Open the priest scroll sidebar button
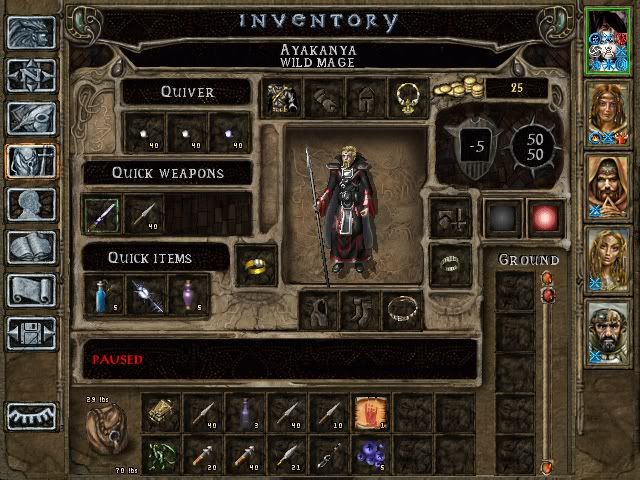Viewport: 640px width, 480px height. 30,290
